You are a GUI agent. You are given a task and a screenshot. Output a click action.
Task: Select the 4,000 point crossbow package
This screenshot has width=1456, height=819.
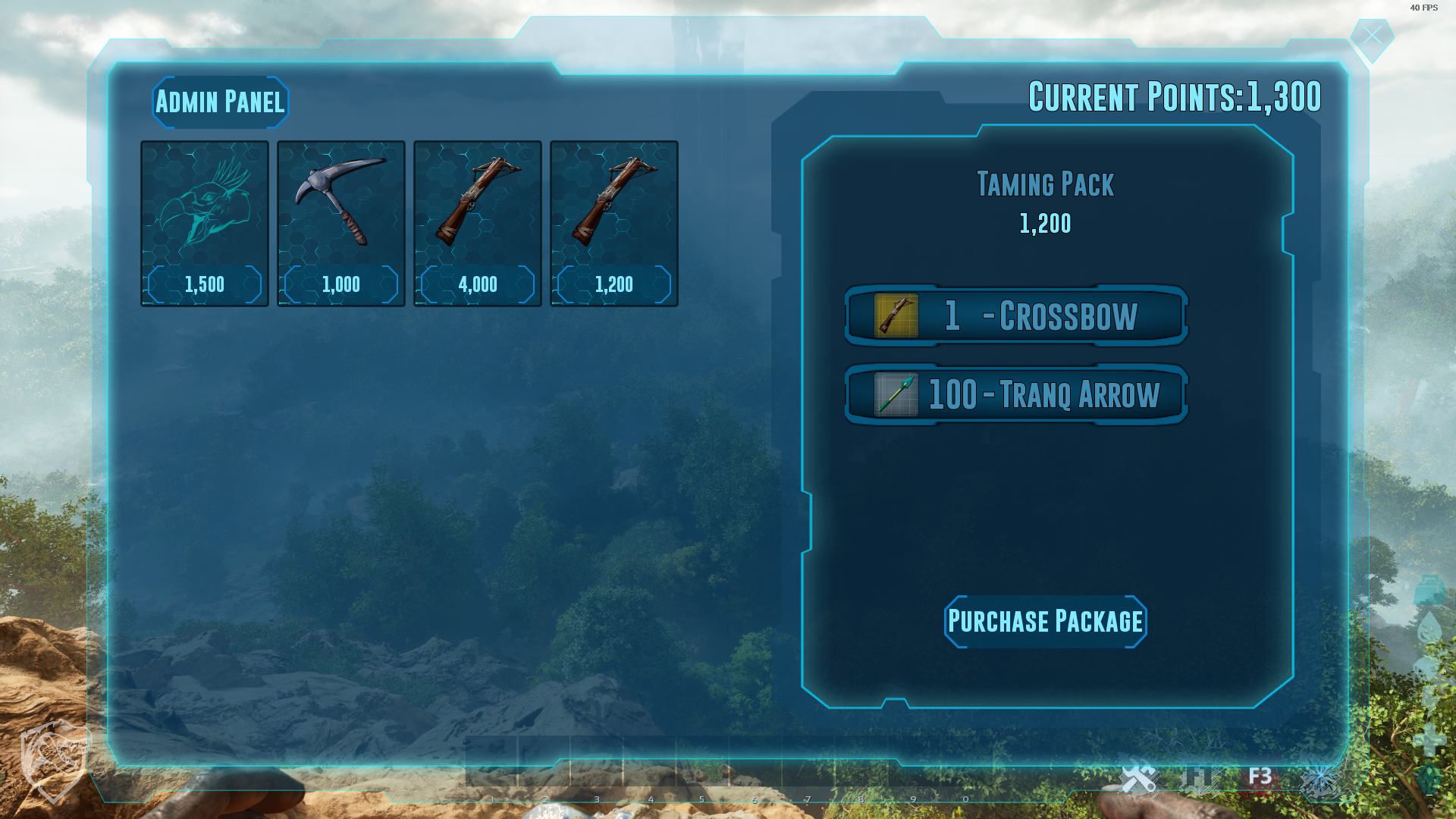(478, 224)
